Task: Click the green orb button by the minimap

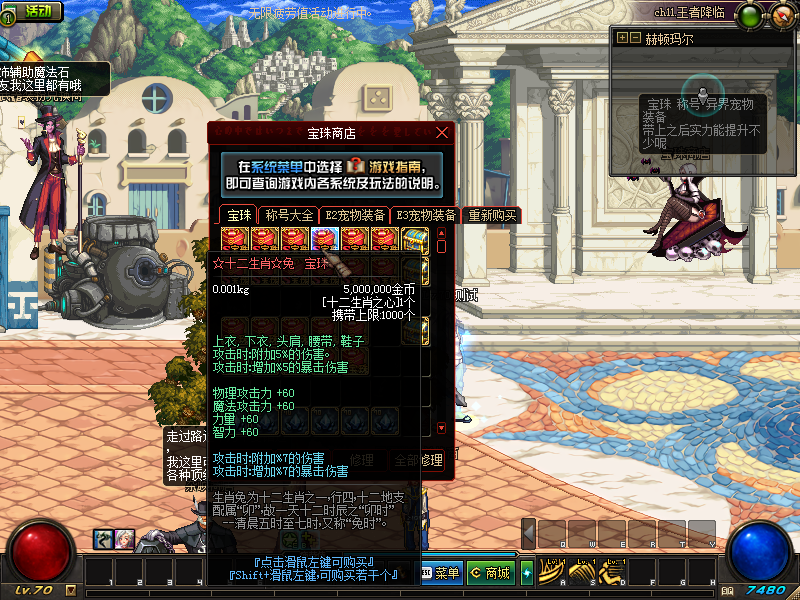Action: (751, 14)
